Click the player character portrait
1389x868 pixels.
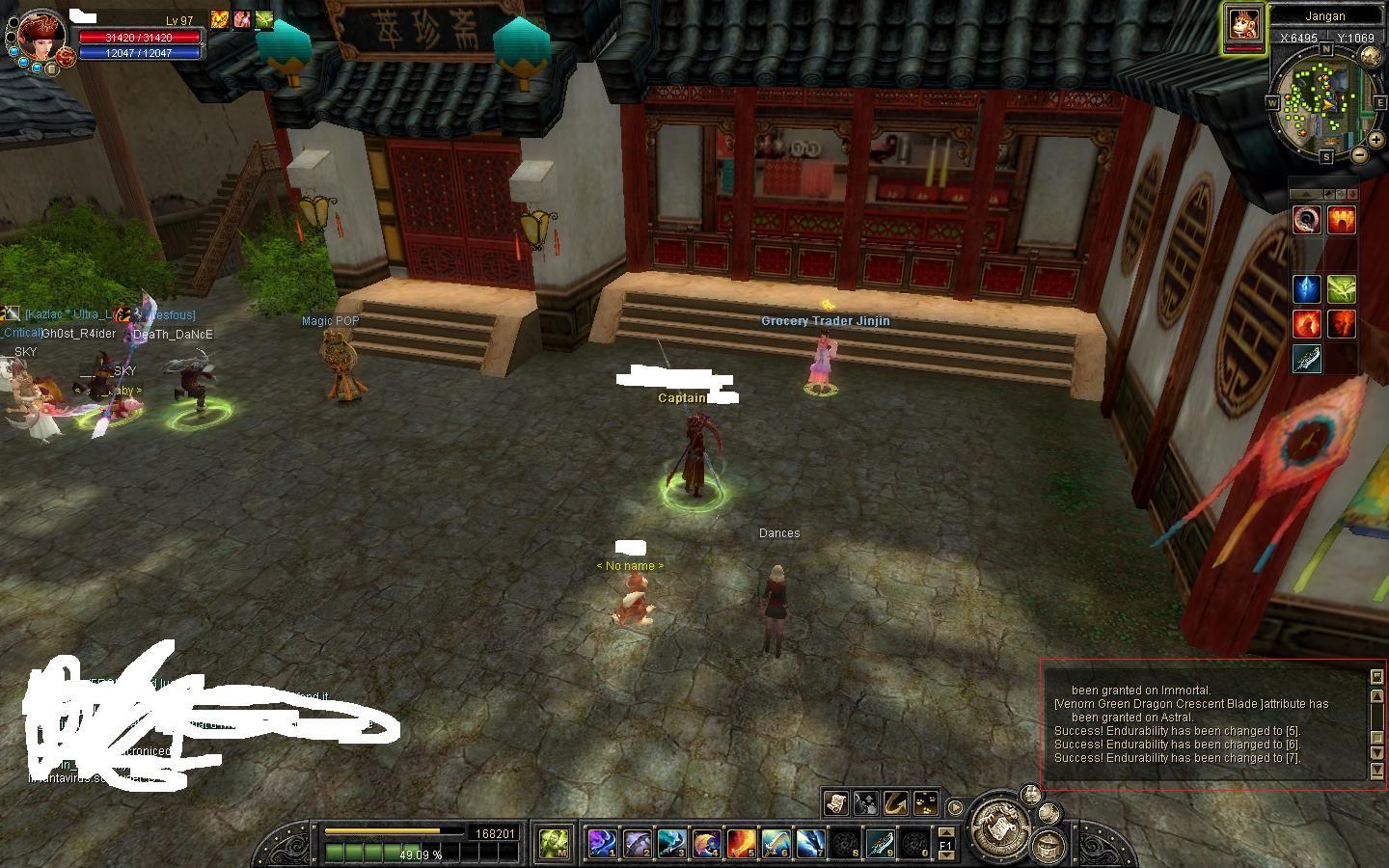pos(41,35)
